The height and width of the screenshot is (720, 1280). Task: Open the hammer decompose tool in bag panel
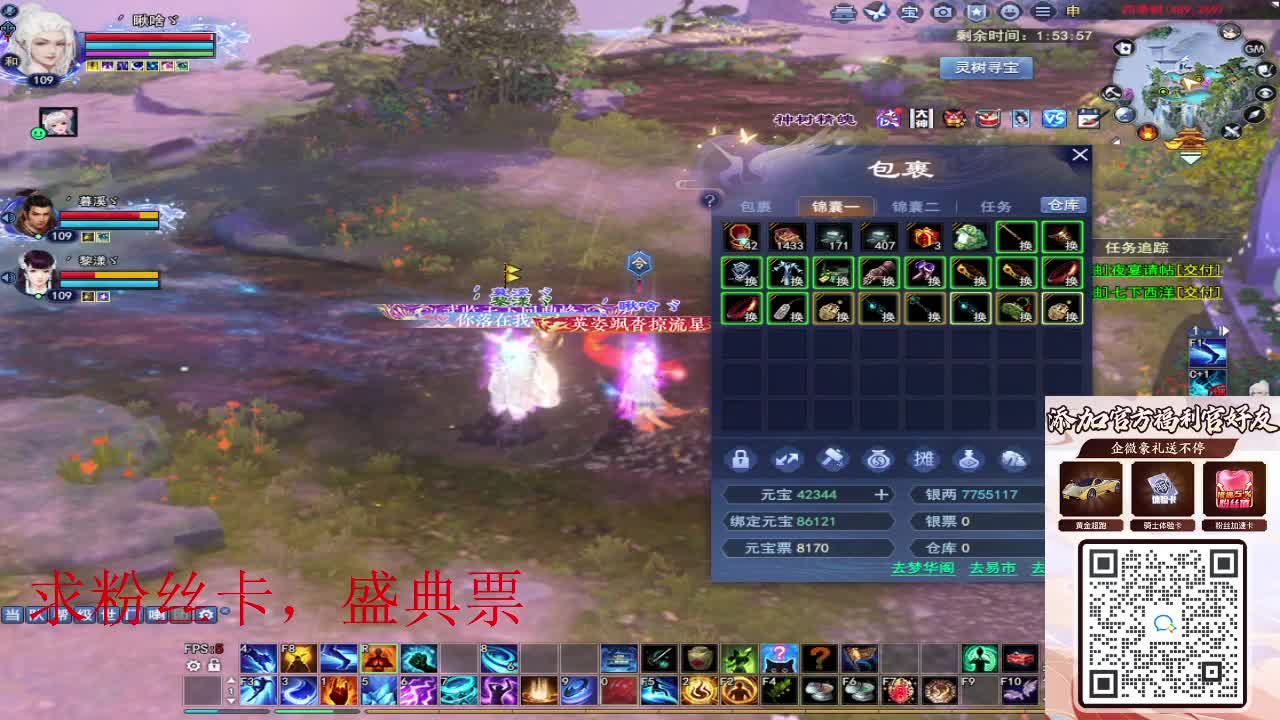[x=833, y=459]
